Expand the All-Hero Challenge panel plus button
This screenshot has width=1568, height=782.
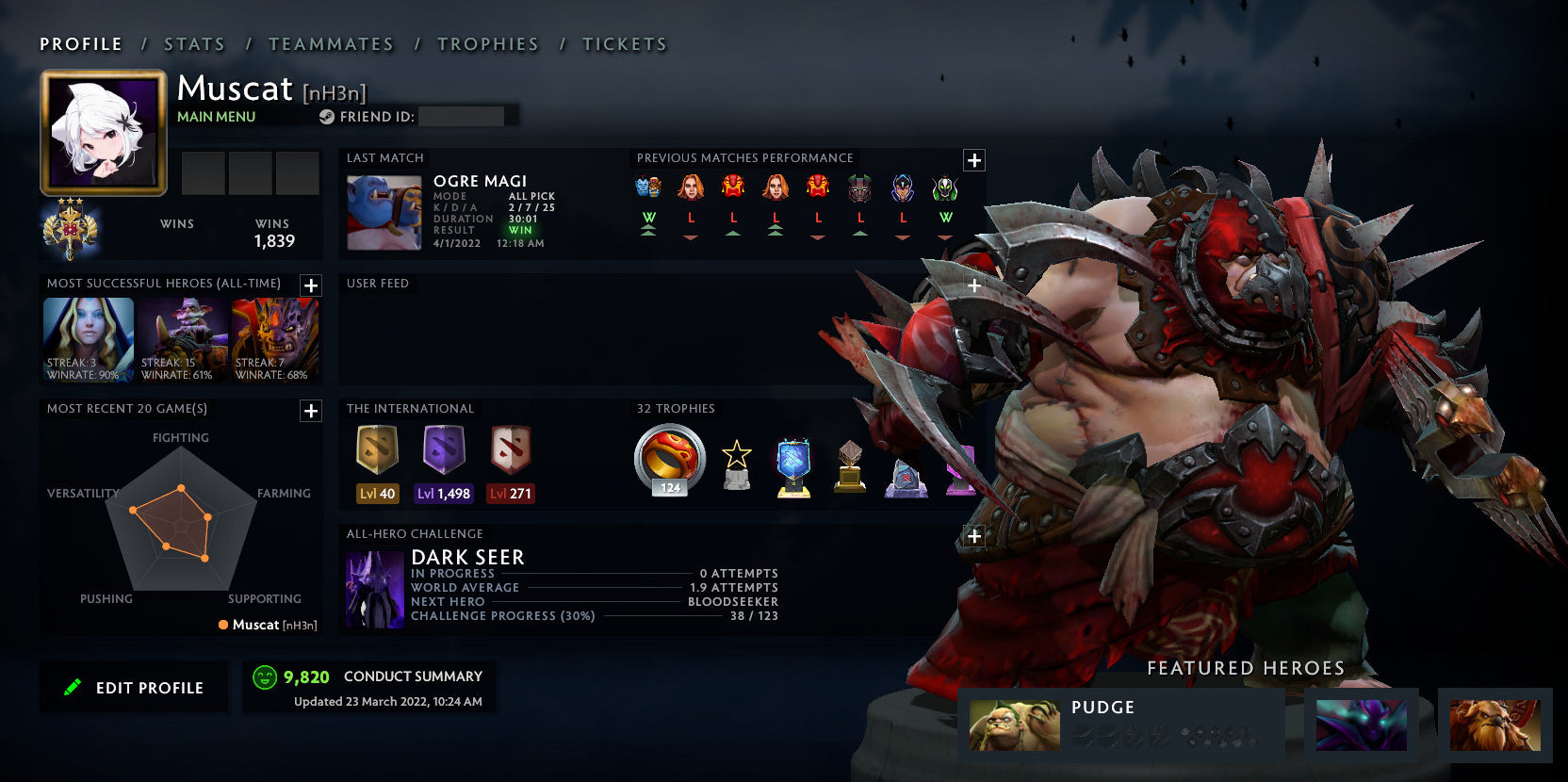[973, 536]
